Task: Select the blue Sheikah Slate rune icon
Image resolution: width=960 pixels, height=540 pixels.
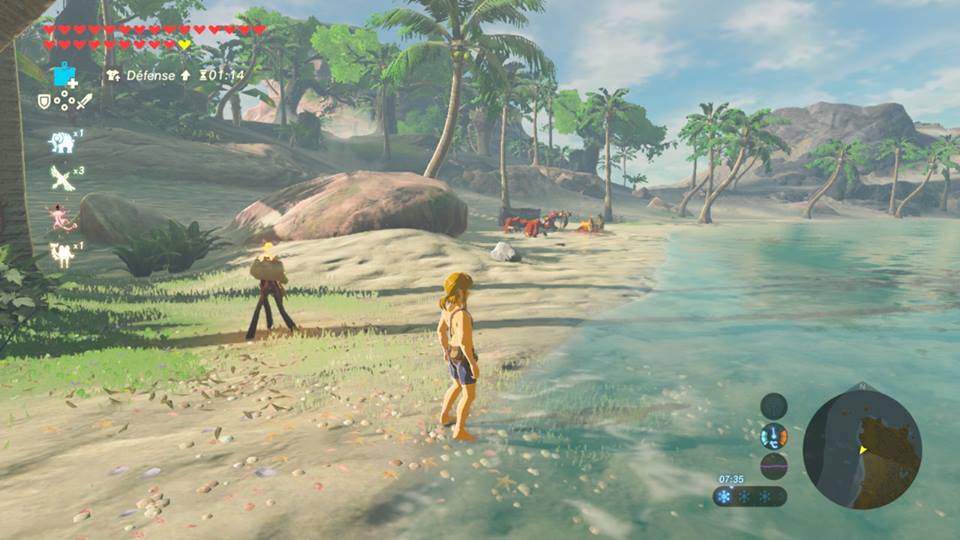Action: (65, 75)
